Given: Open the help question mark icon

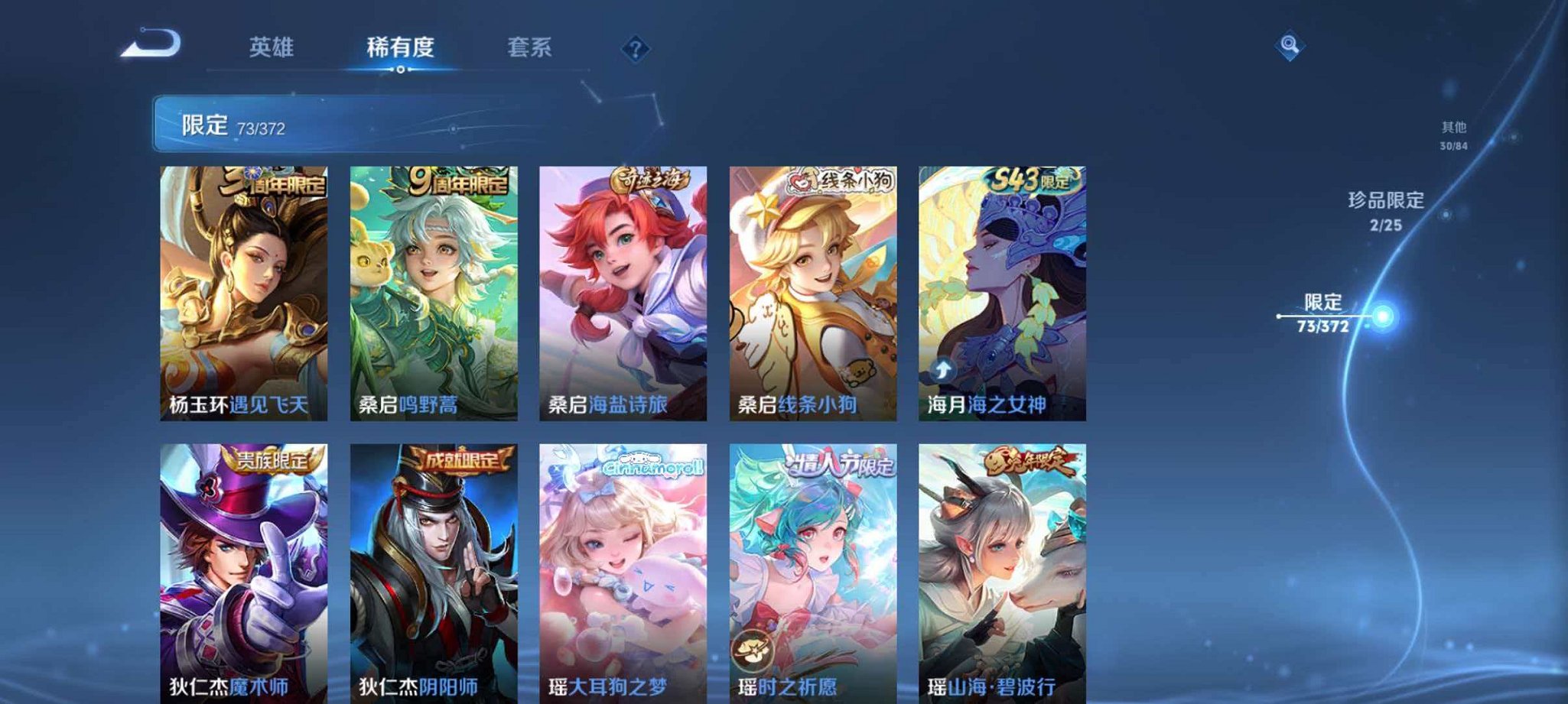Looking at the screenshot, I should (634, 50).
